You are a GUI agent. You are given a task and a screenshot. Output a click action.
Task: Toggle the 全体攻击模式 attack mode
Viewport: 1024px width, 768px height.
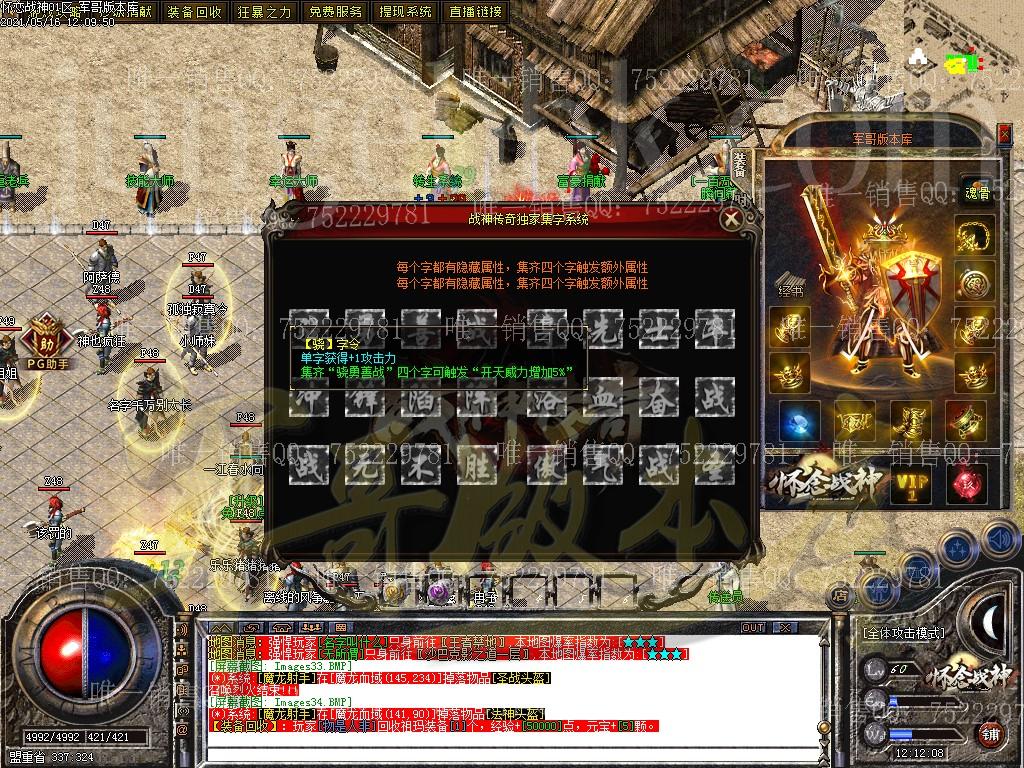[903, 633]
